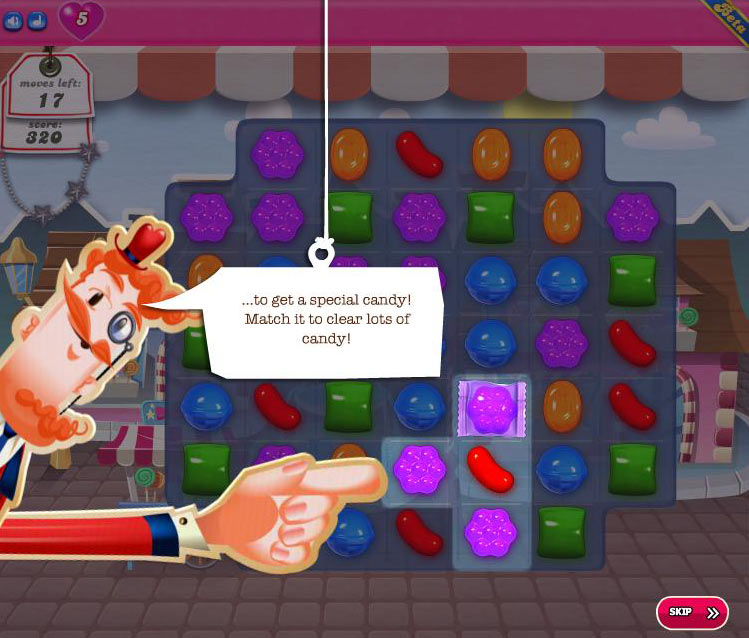Toggle the sound effects speaker button
Viewport: 749px width, 638px height.
point(14,20)
